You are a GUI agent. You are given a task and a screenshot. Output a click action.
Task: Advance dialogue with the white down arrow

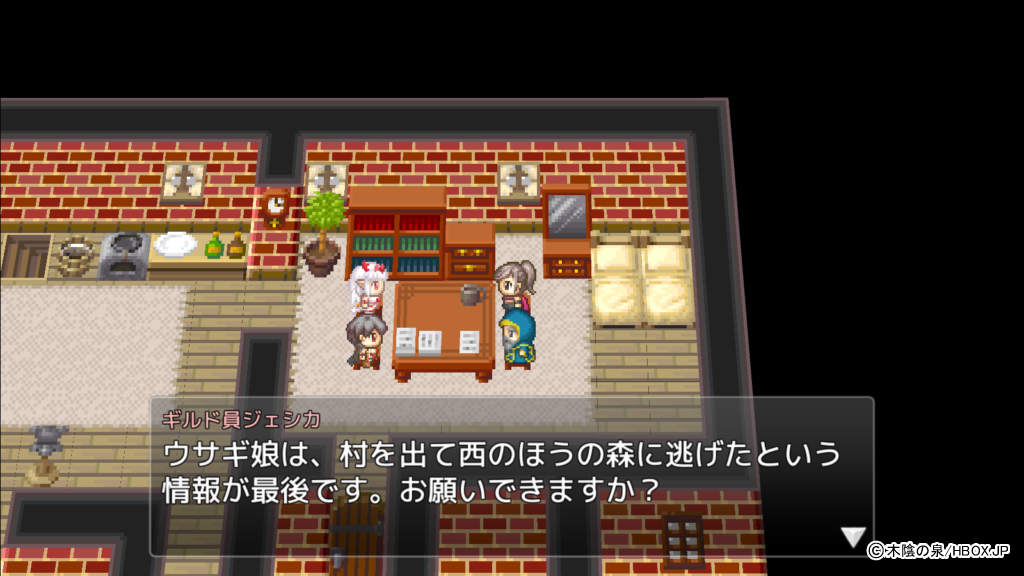click(852, 537)
